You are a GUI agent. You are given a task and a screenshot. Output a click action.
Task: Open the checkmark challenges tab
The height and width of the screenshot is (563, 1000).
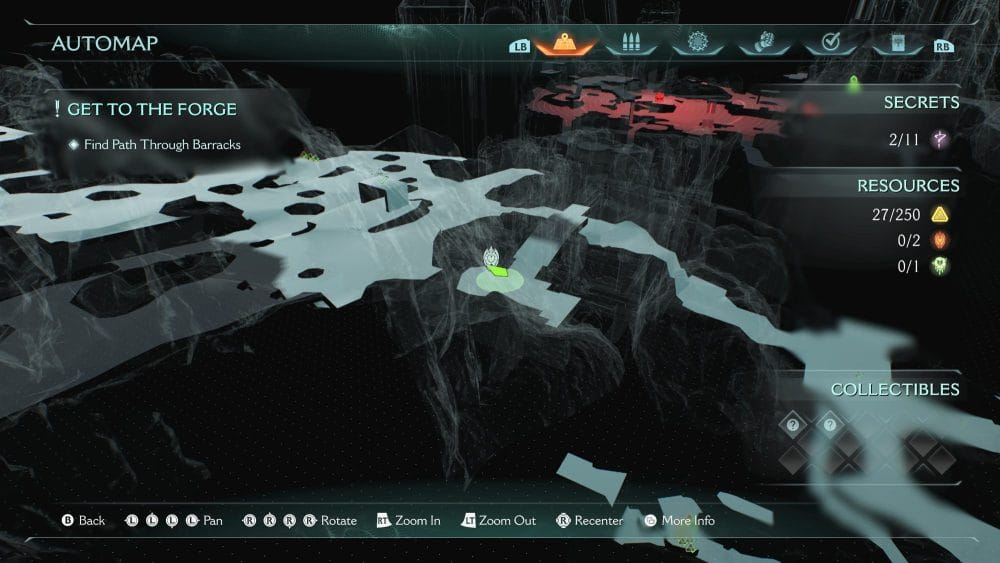click(x=829, y=43)
